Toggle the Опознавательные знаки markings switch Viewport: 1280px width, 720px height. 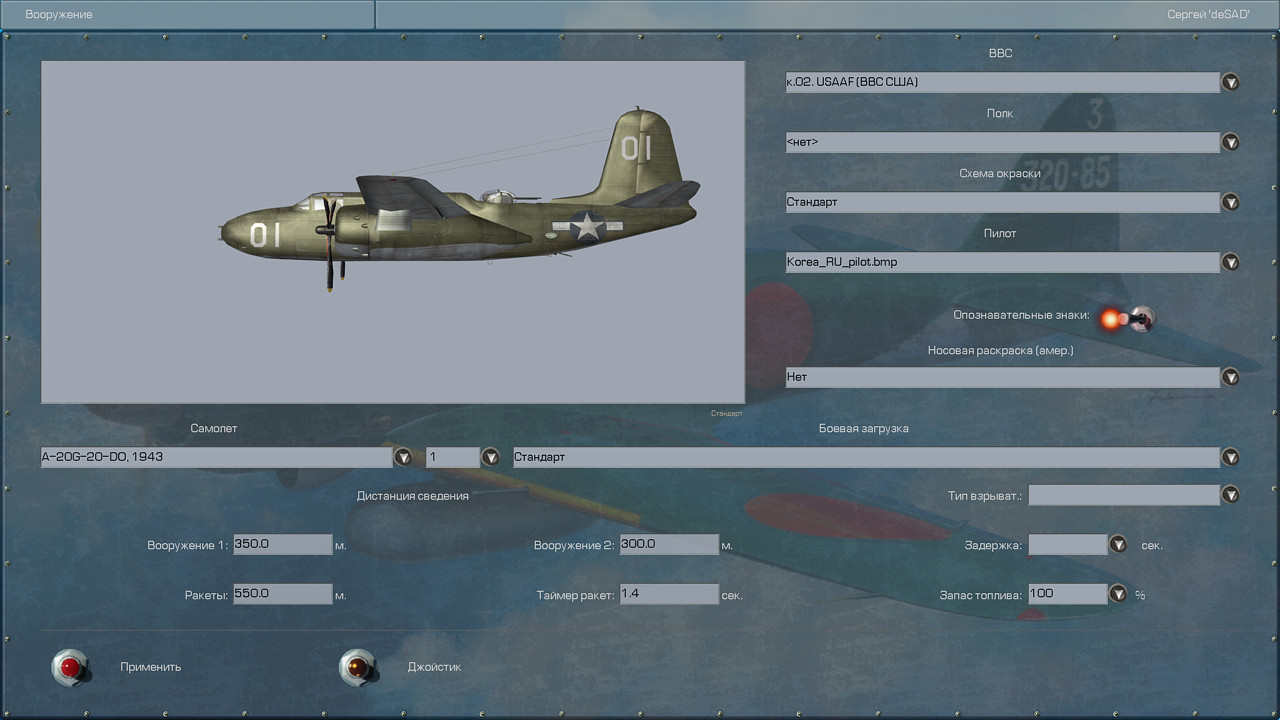(1127, 319)
